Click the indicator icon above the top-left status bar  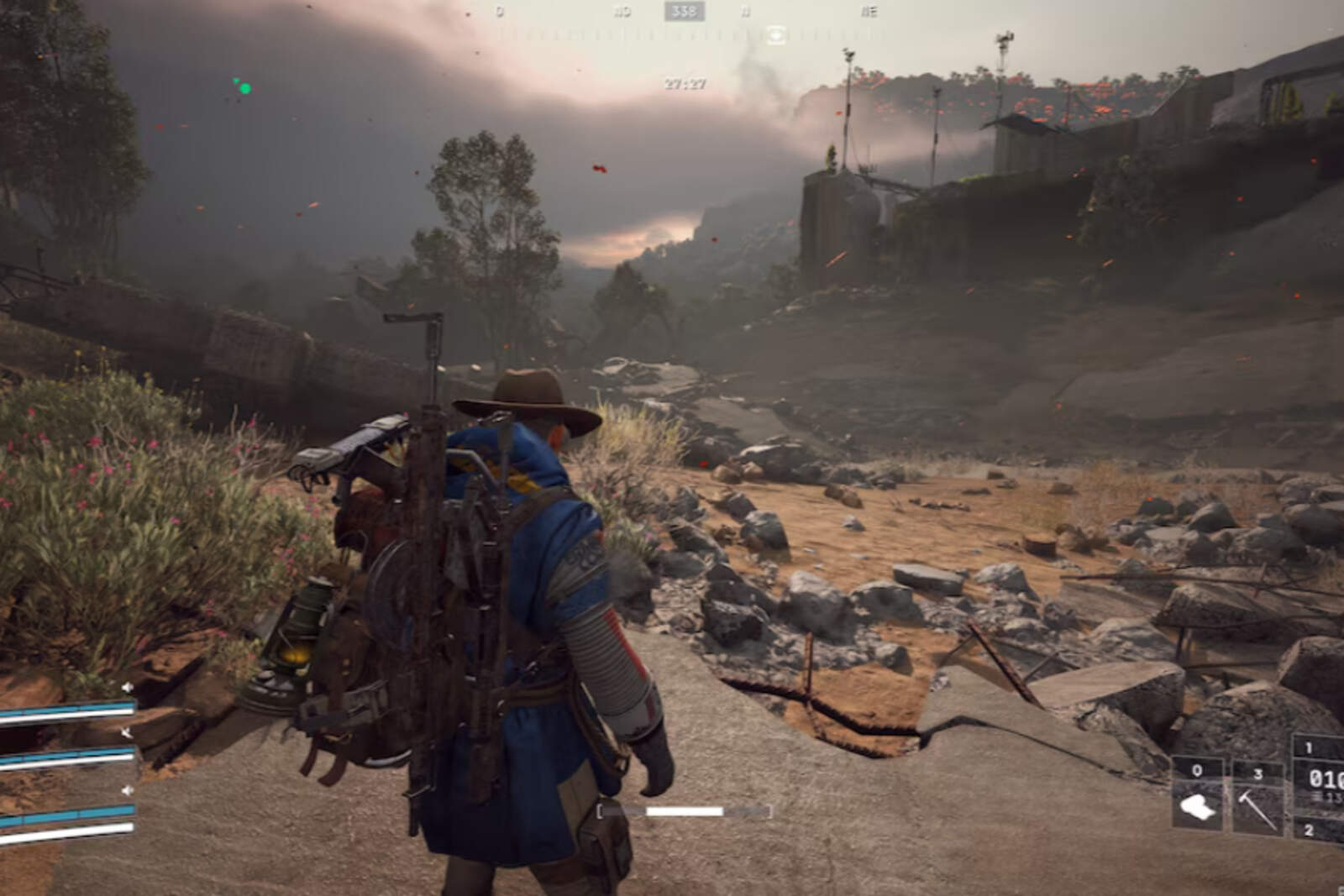[127, 687]
